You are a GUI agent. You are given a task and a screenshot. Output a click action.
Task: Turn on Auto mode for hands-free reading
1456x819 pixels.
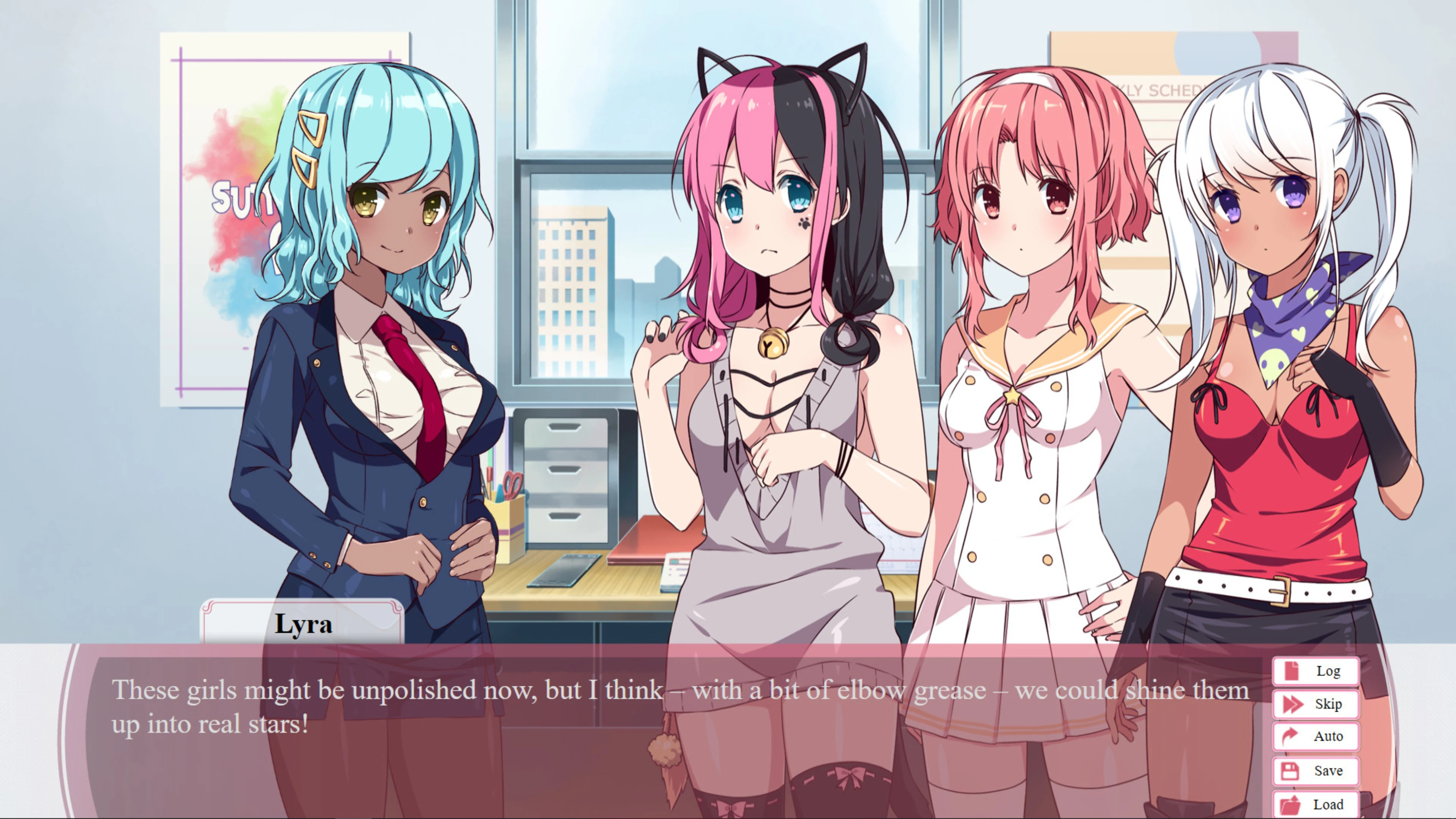click(1315, 737)
